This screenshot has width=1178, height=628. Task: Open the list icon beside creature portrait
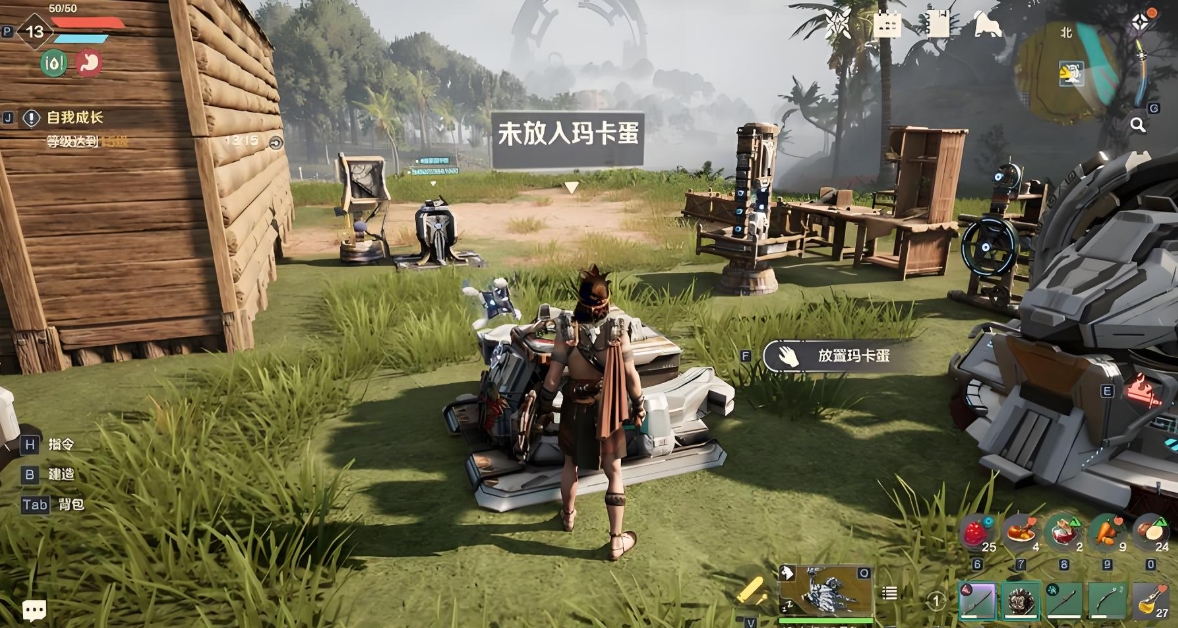pos(889,593)
